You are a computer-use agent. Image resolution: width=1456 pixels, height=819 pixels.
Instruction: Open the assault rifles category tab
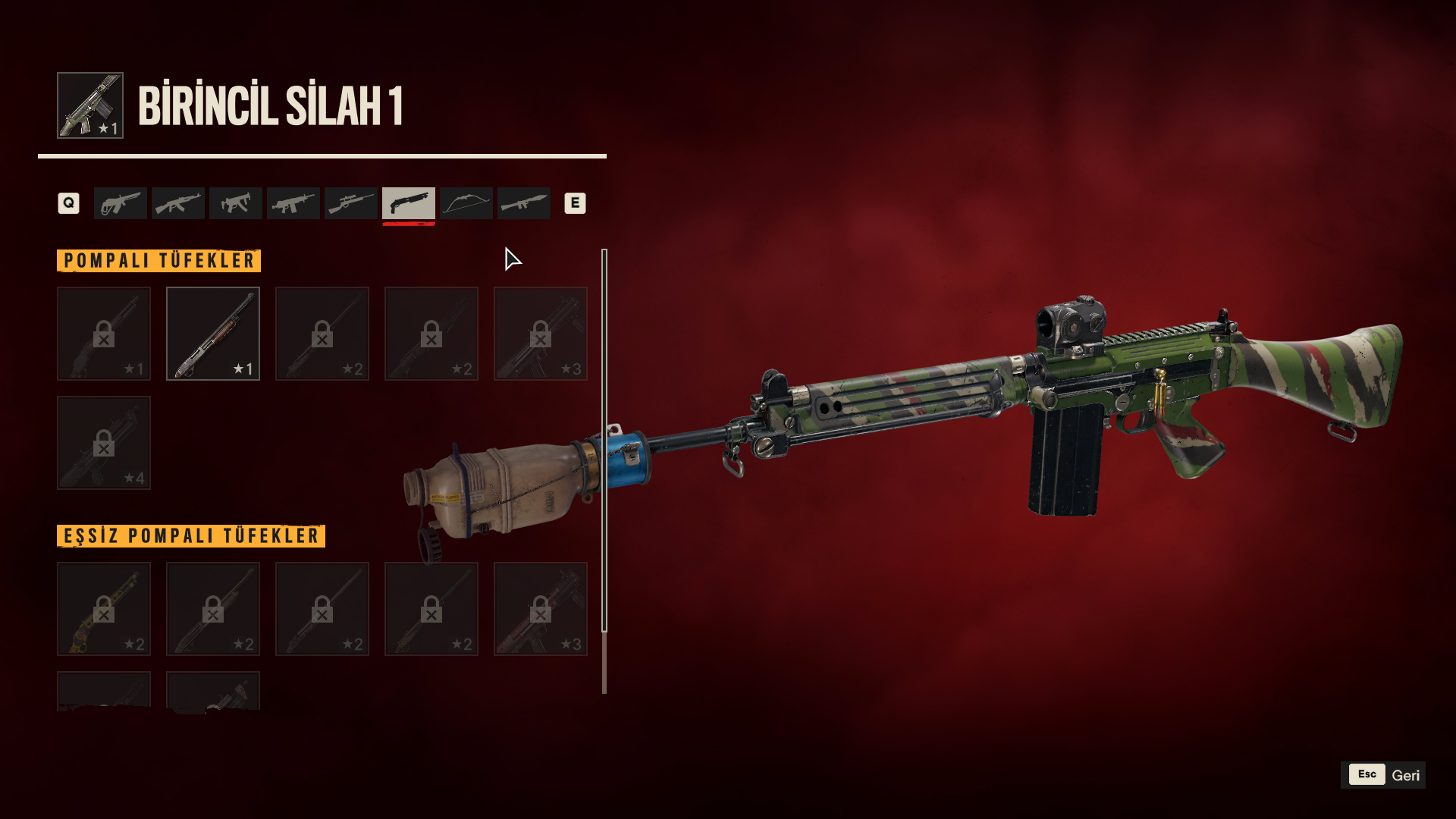(x=178, y=203)
